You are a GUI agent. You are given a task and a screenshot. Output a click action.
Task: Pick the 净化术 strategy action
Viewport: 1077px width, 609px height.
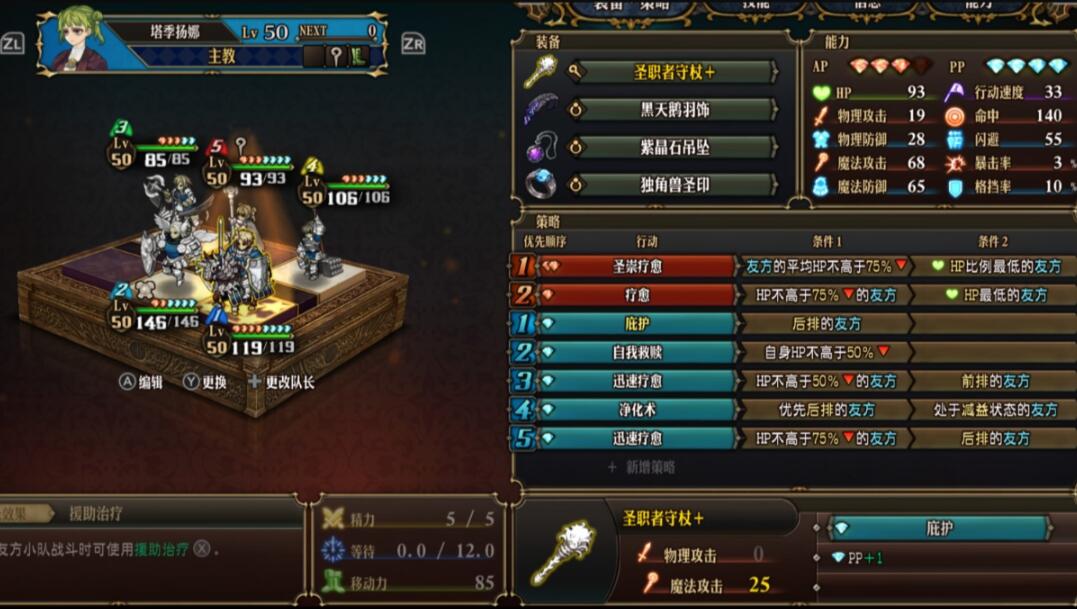638,410
